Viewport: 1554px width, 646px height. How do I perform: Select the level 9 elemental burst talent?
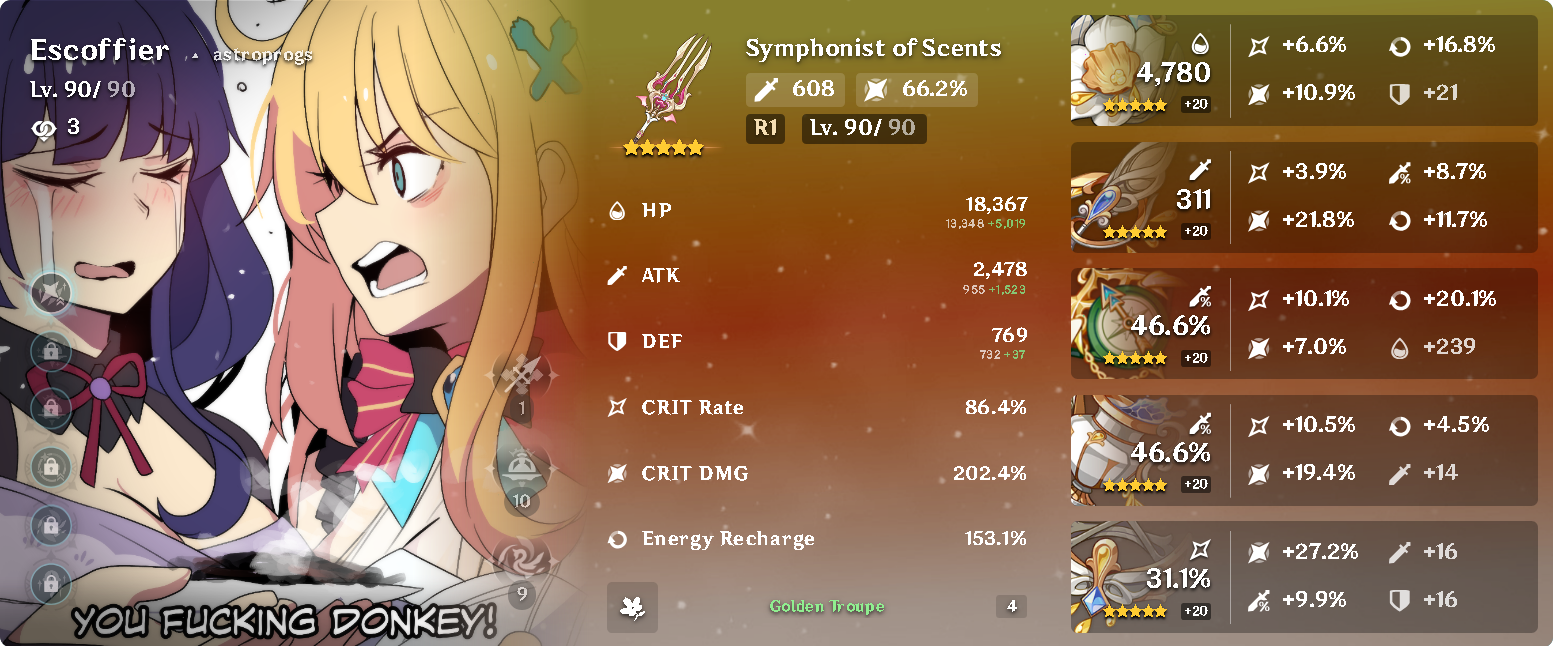tap(521, 564)
